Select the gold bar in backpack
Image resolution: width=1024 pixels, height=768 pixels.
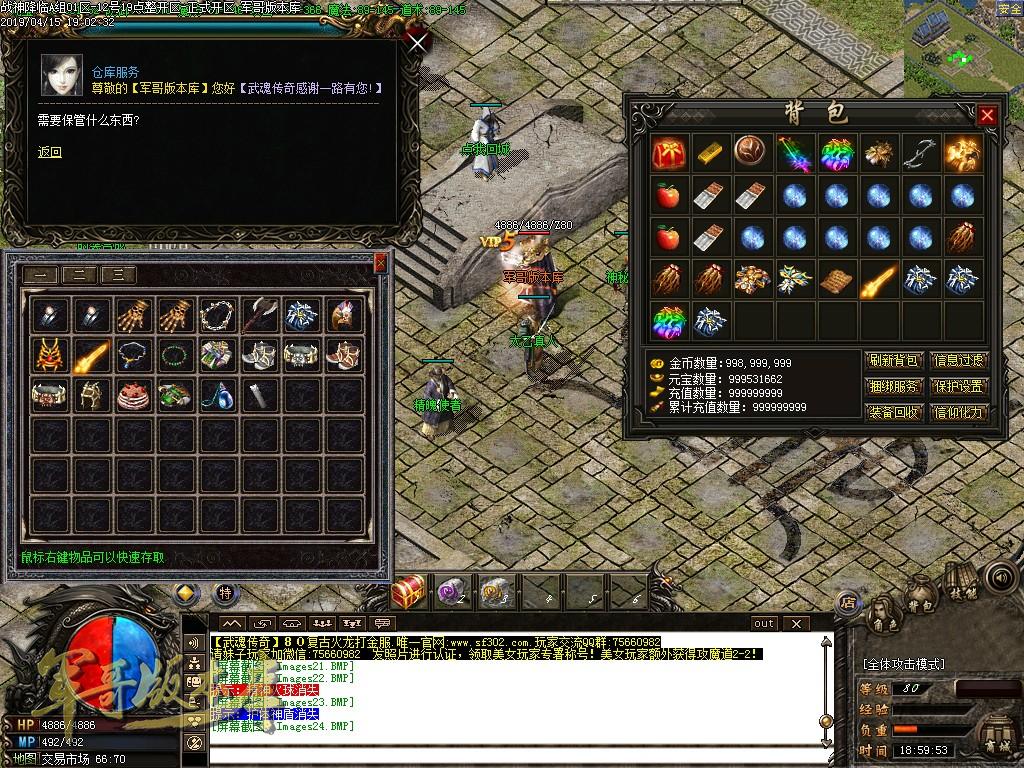coord(709,153)
